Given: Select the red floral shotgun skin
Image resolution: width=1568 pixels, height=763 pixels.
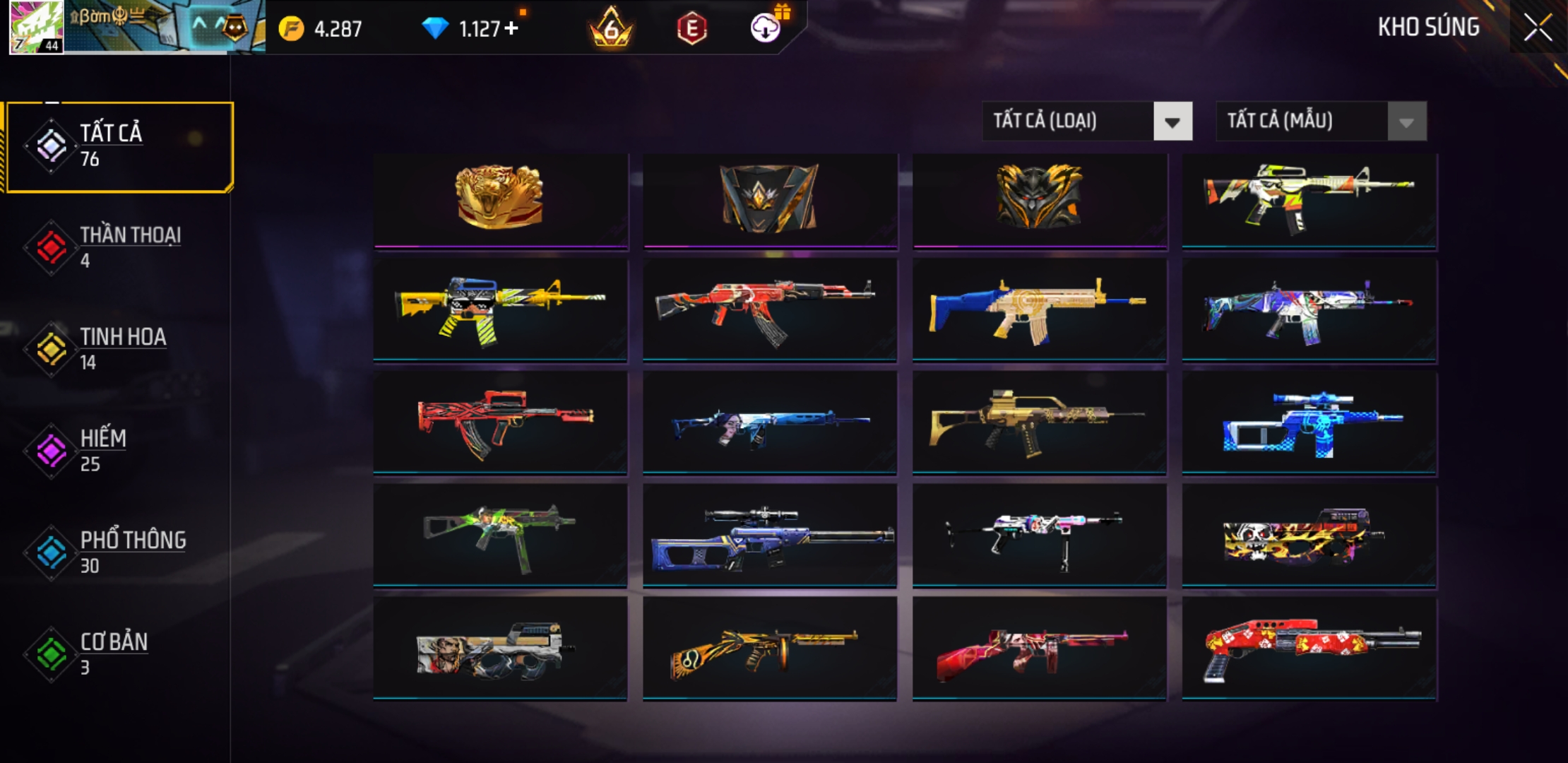Looking at the screenshot, I should tap(1309, 649).
